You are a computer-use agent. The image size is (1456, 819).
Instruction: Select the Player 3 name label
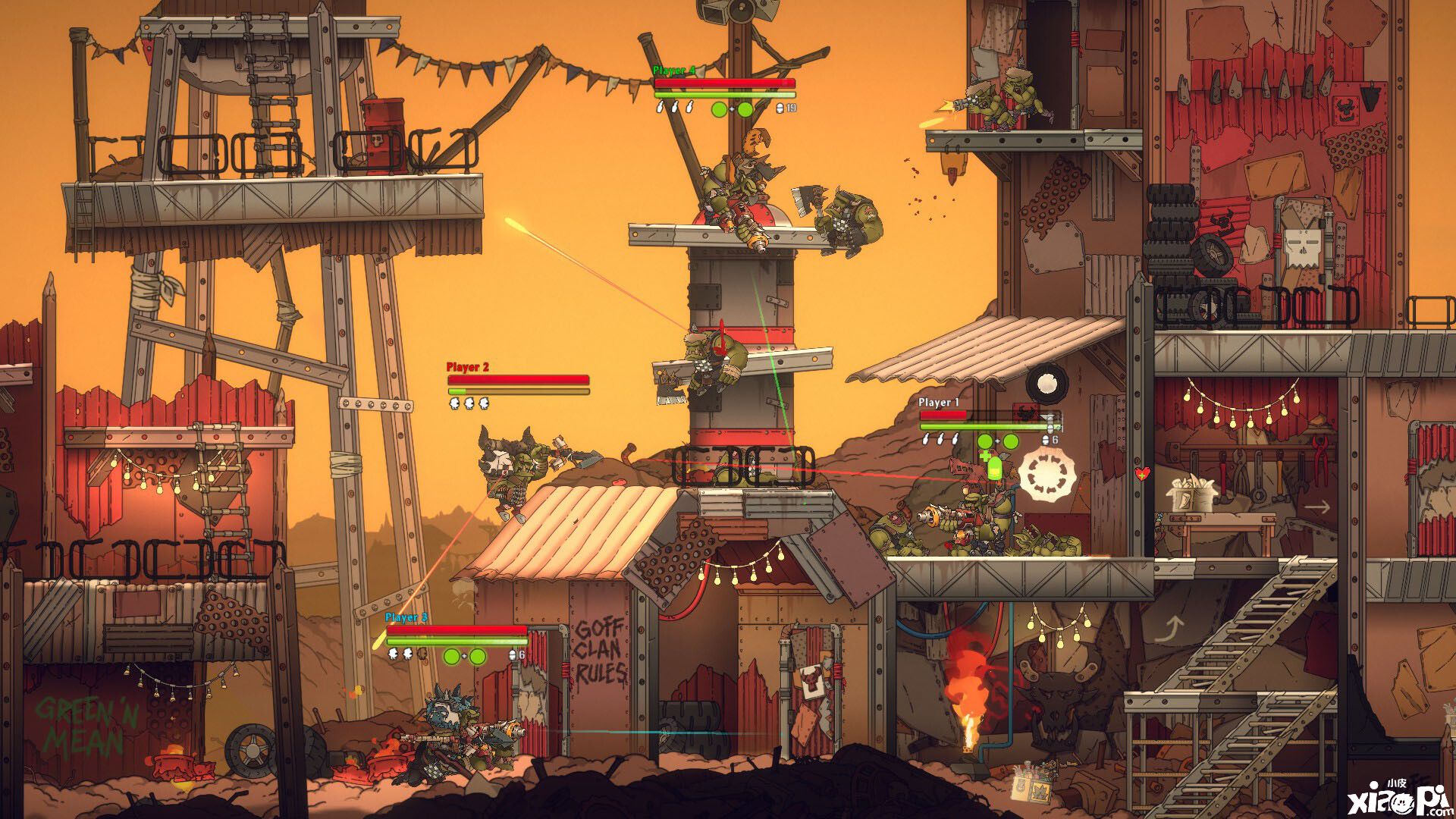[x=406, y=618]
